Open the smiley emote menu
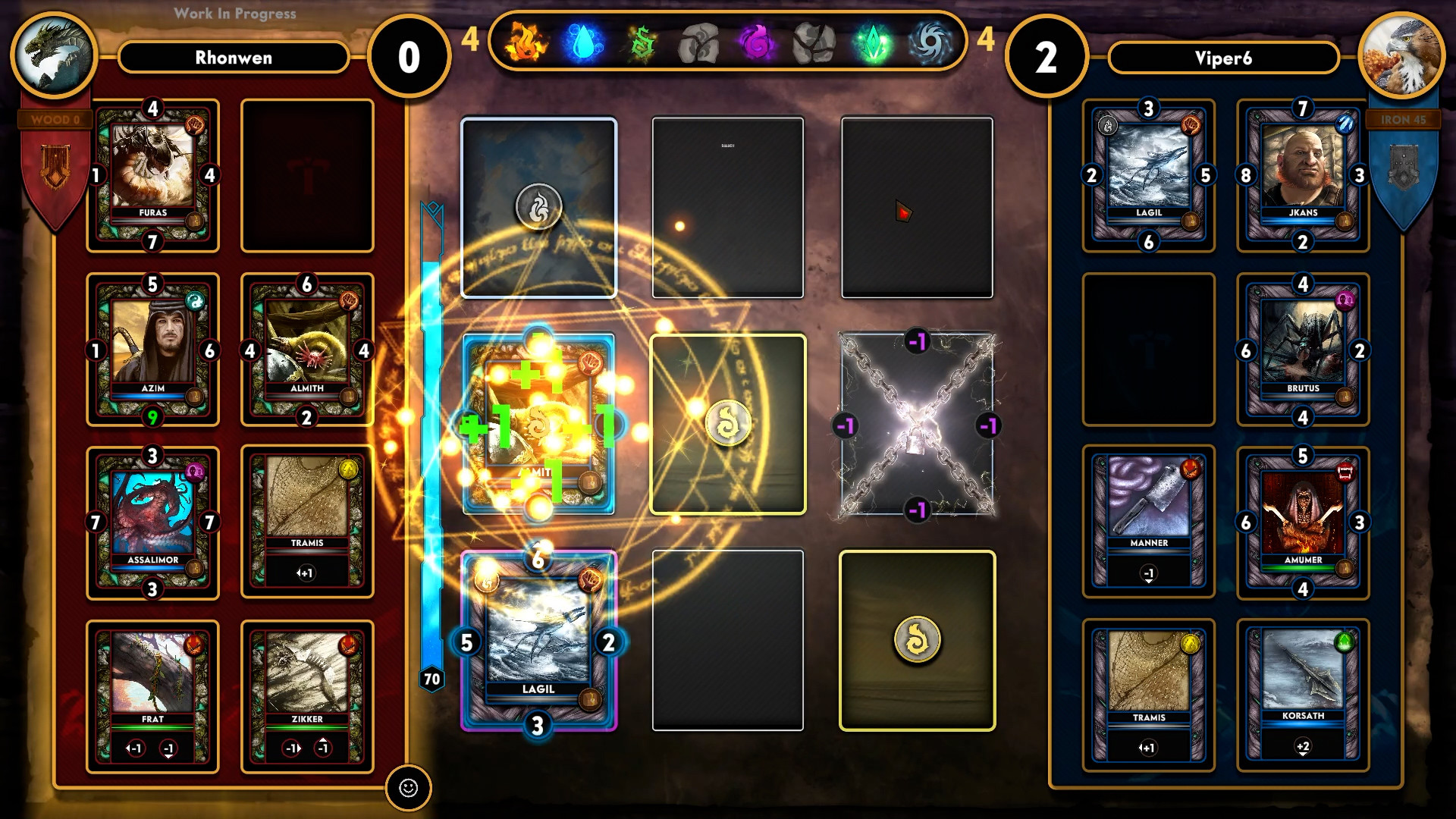Image resolution: width=1456 pixels, height=819 pixels. click(x=409, y=788)
